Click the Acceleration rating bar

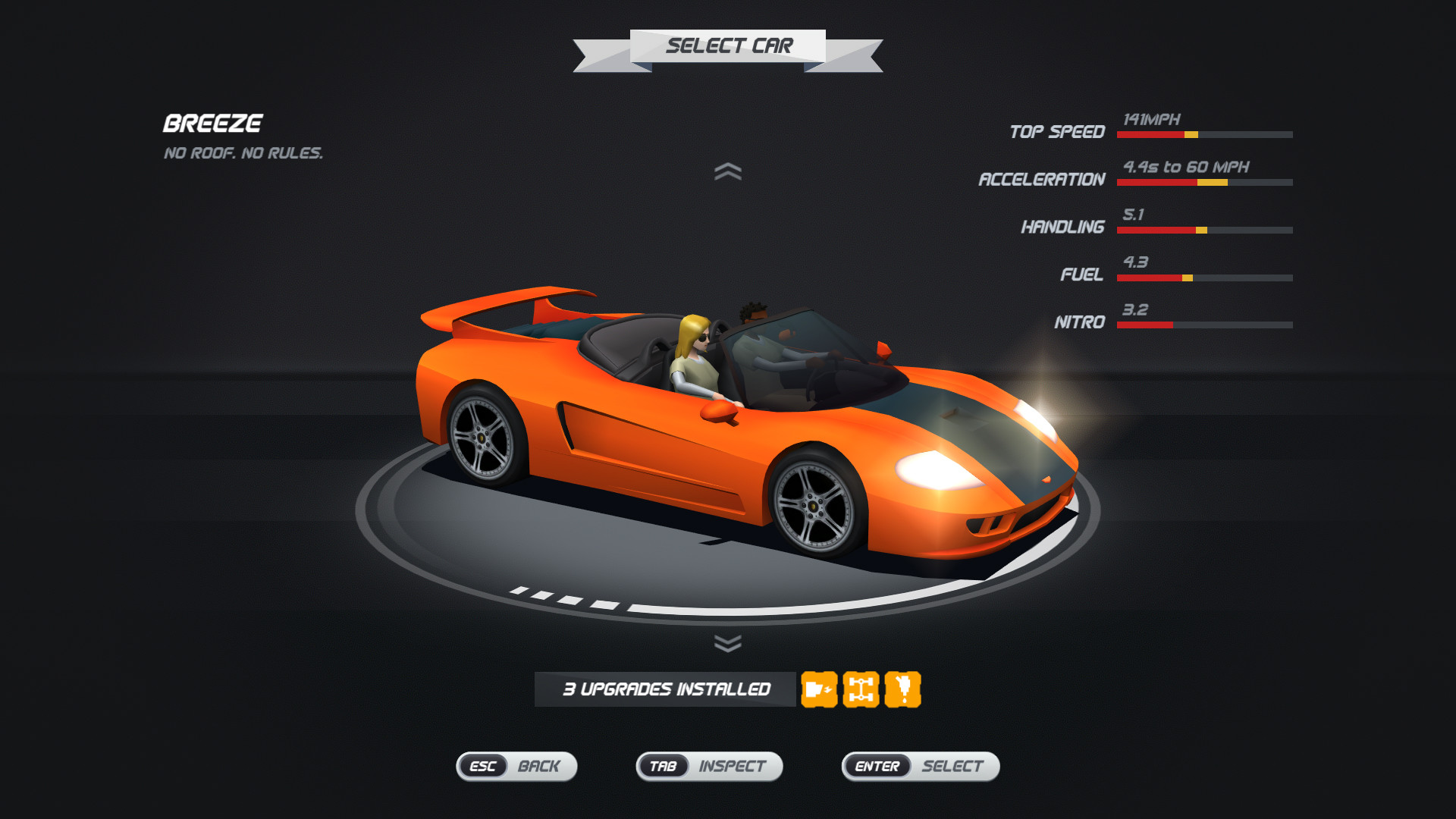coord(1204,182)
